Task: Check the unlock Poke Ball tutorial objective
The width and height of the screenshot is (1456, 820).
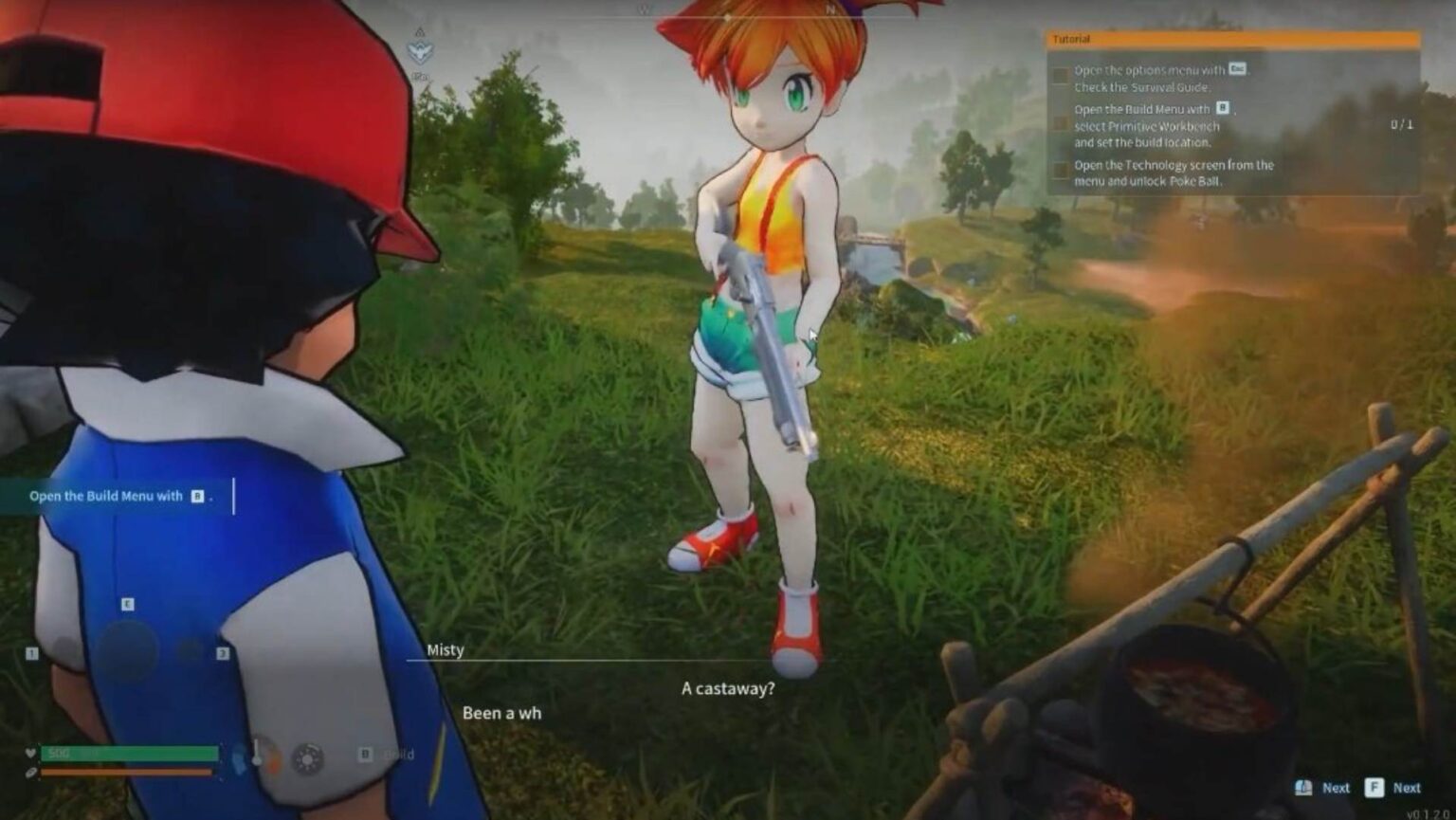Action: point(1059,169)
